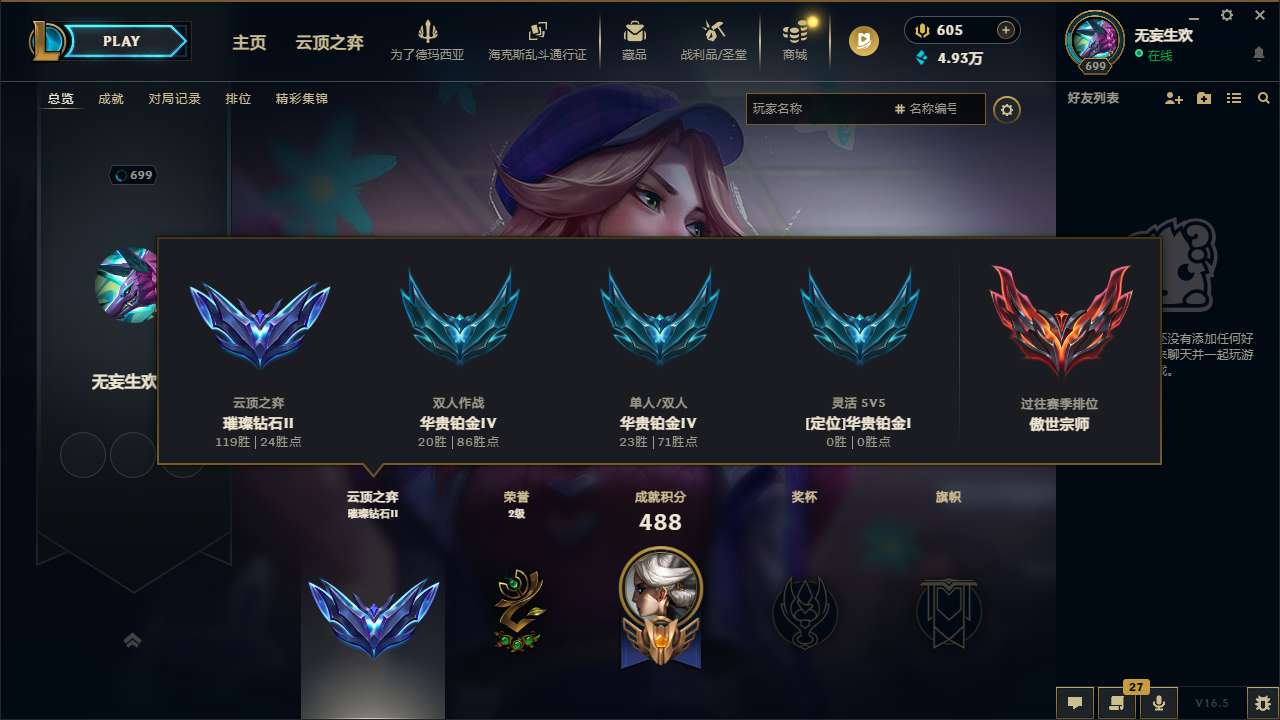Open the 海克斯乱斗通行证 event pass
Screen dimensions: 1280x720
coord(540,40)
